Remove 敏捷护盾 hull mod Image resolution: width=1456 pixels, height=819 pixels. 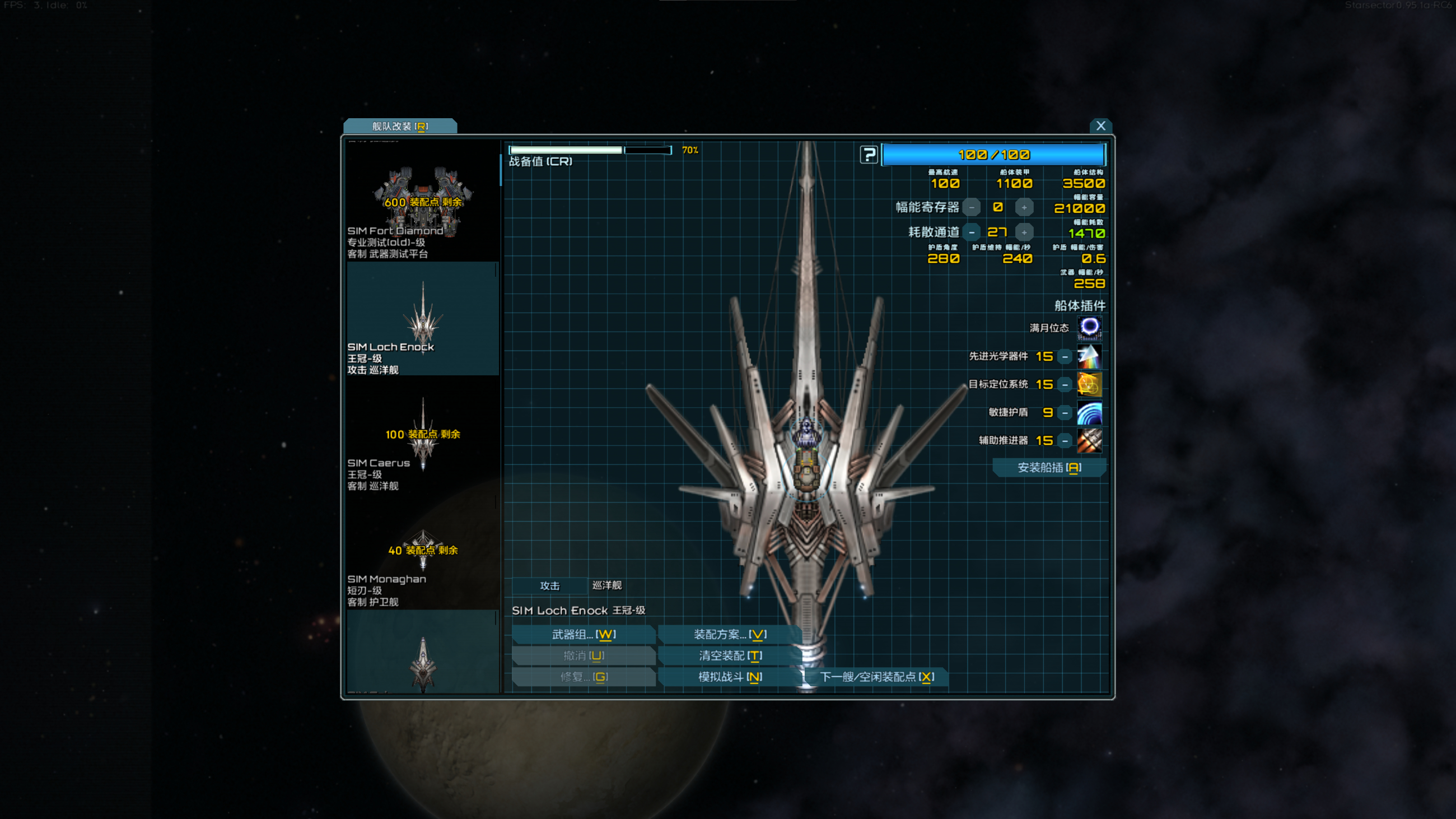pos(1065,413)
